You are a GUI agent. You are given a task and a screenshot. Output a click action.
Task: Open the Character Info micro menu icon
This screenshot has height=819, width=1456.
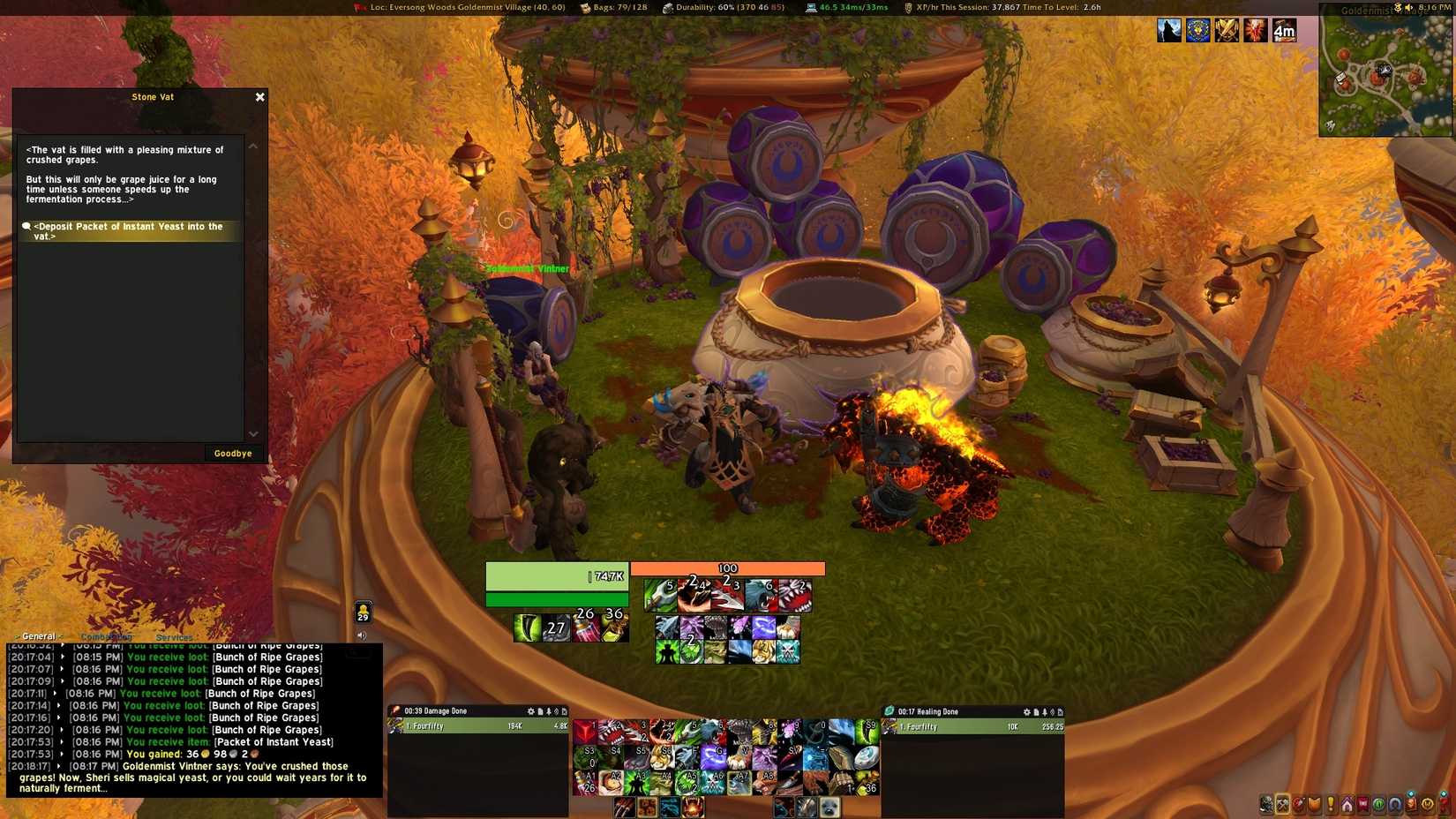point(1265,804)
